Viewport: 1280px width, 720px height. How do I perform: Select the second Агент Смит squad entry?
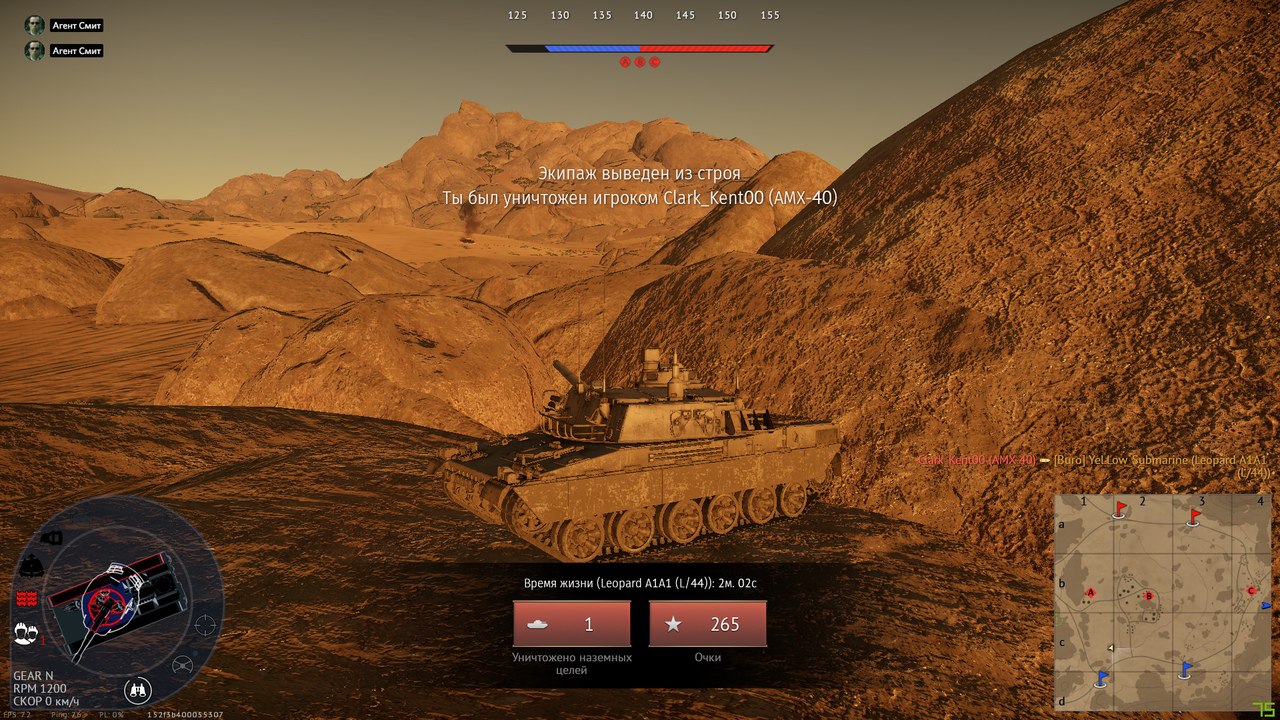64,50
